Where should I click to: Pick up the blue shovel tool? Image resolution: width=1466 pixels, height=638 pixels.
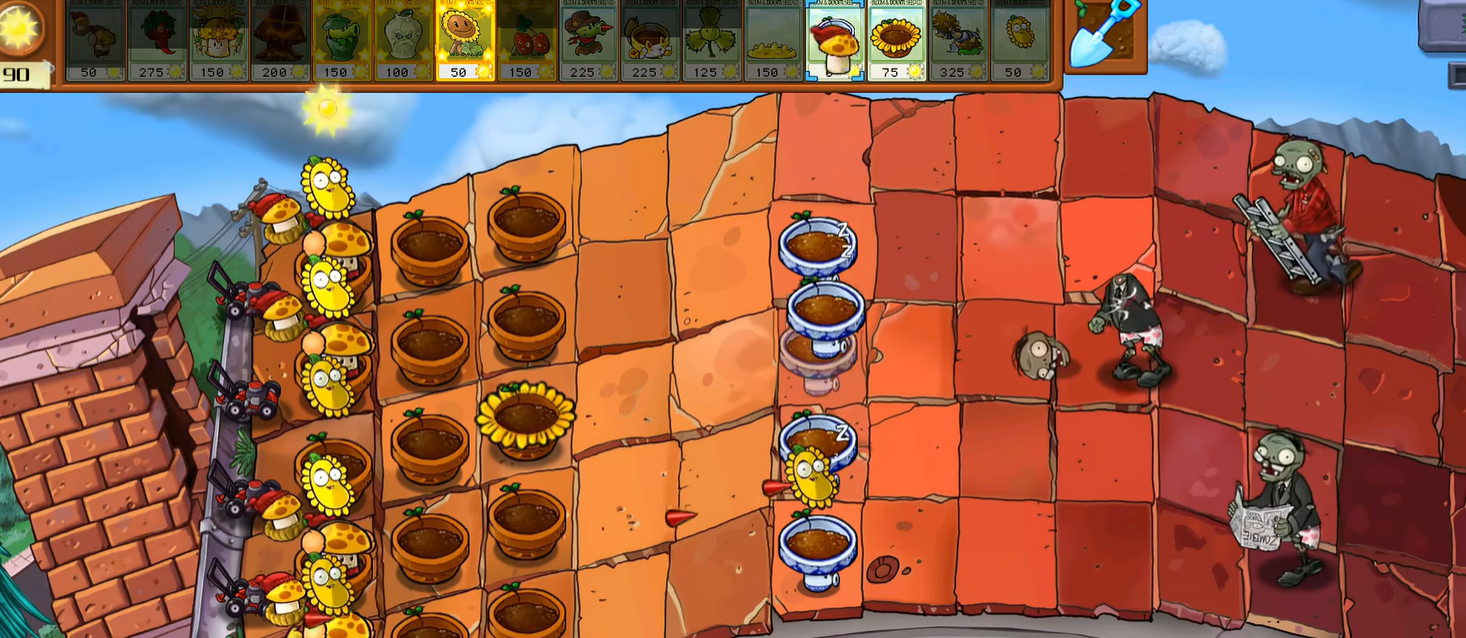(x=1105, y=35)
